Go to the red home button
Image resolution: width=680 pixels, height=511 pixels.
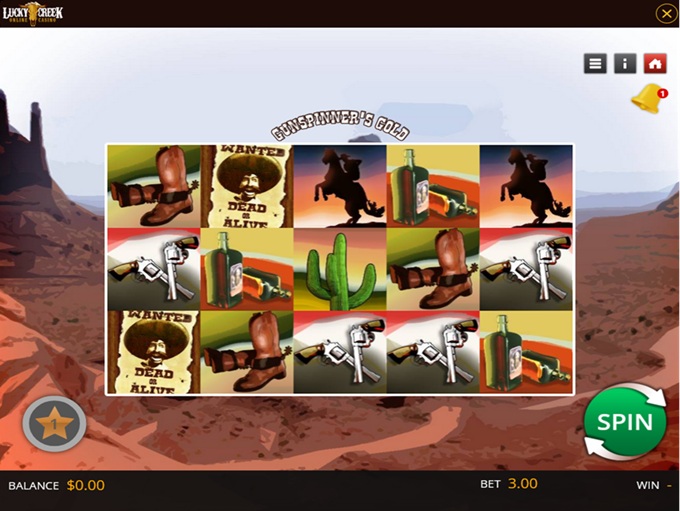(655, 63)
